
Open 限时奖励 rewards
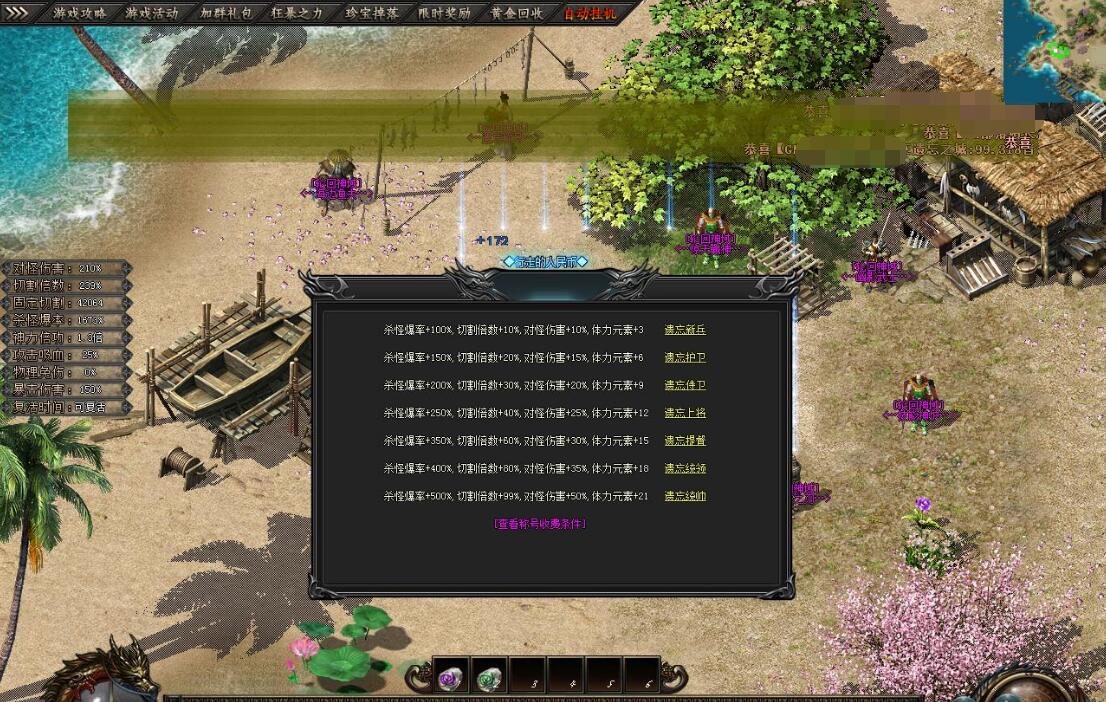click(x=444, y=13)
